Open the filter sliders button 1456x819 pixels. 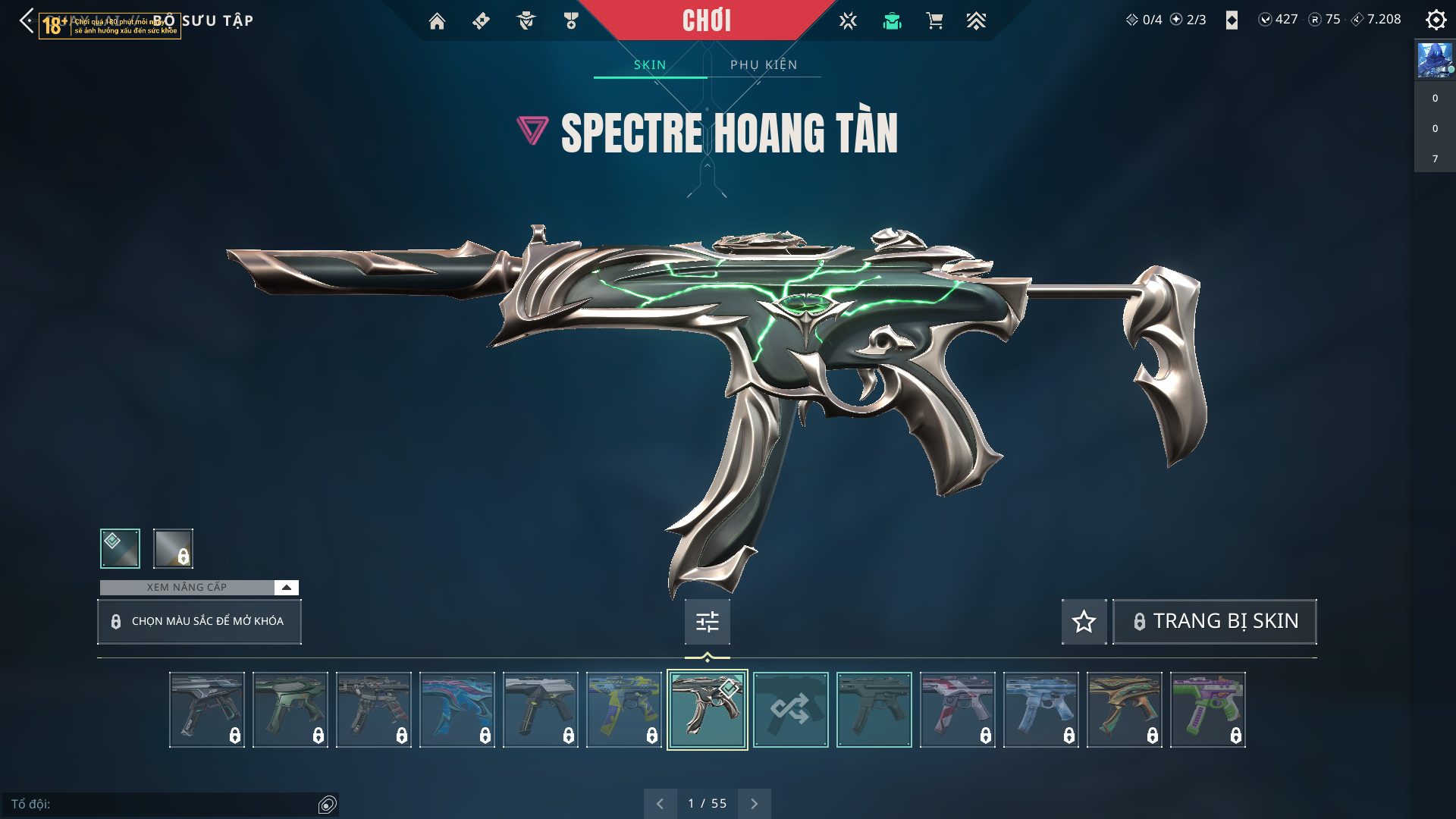[707, 622]
